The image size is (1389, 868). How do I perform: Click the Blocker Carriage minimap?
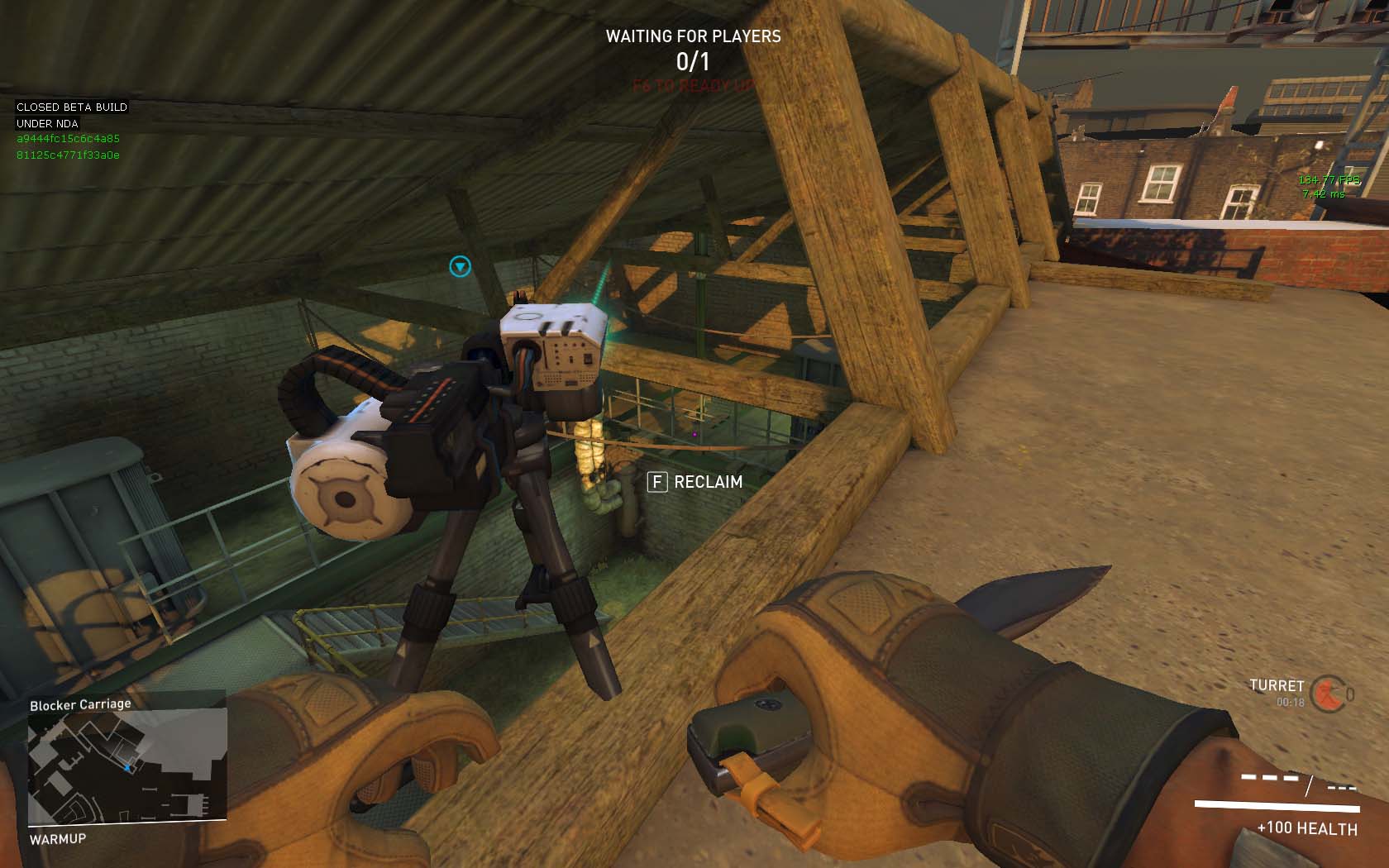coord(126,767)
